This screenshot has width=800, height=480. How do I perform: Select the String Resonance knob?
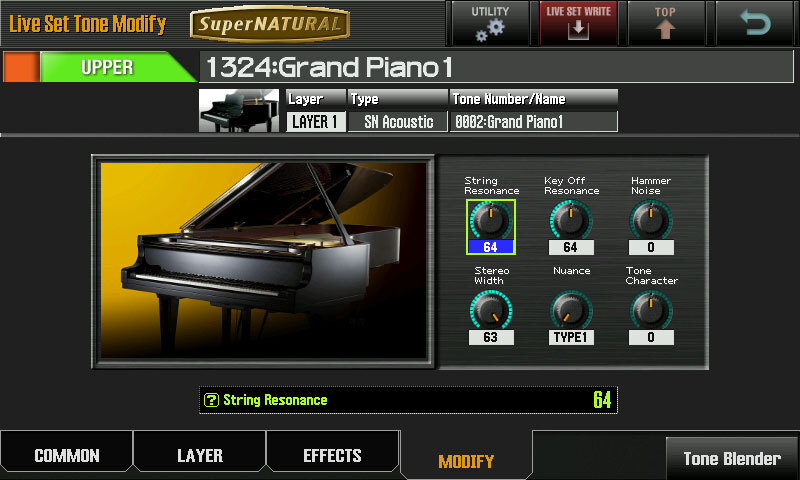coord(490,220)
